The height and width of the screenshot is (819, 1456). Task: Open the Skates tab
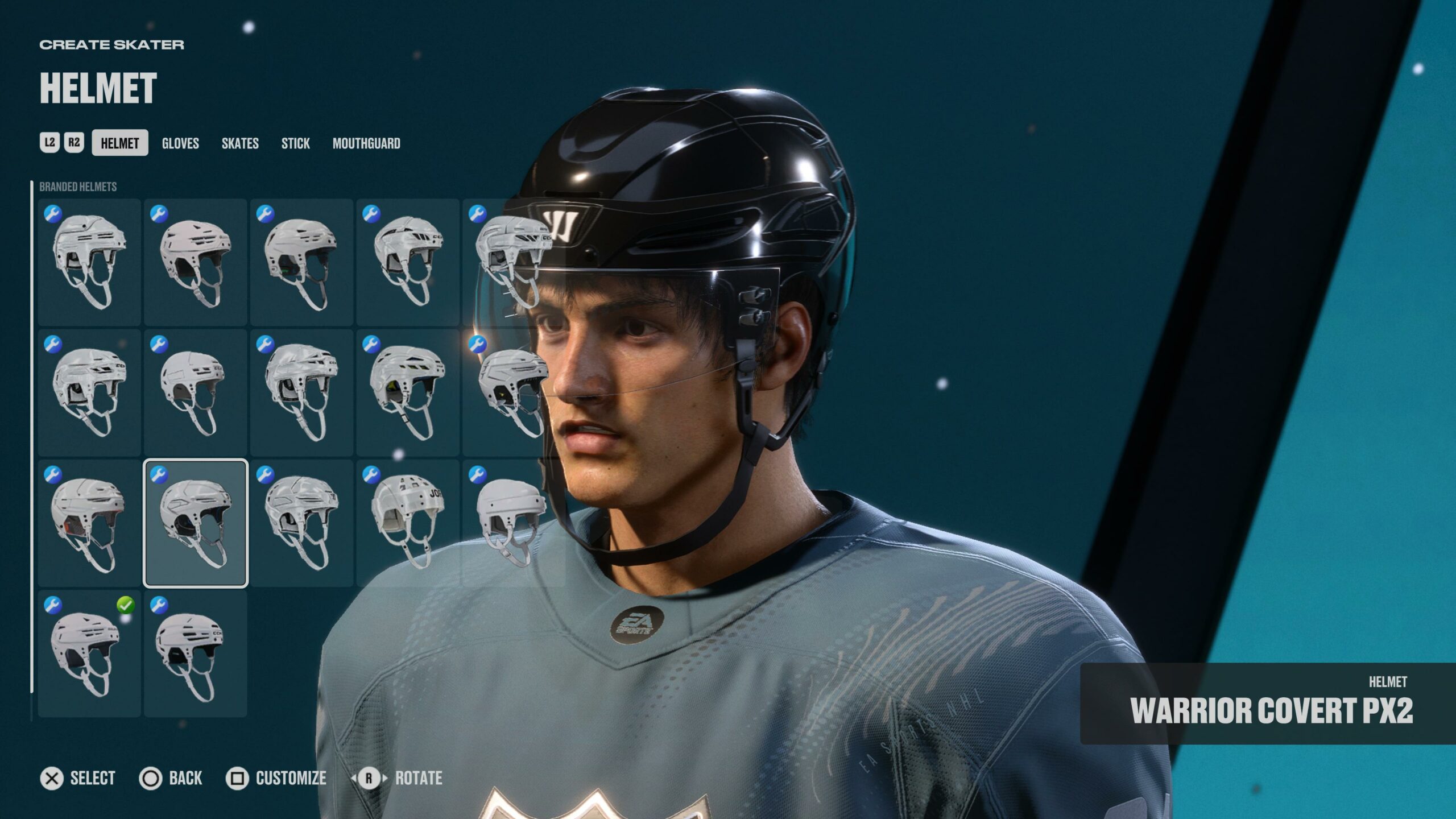(240, 143)
